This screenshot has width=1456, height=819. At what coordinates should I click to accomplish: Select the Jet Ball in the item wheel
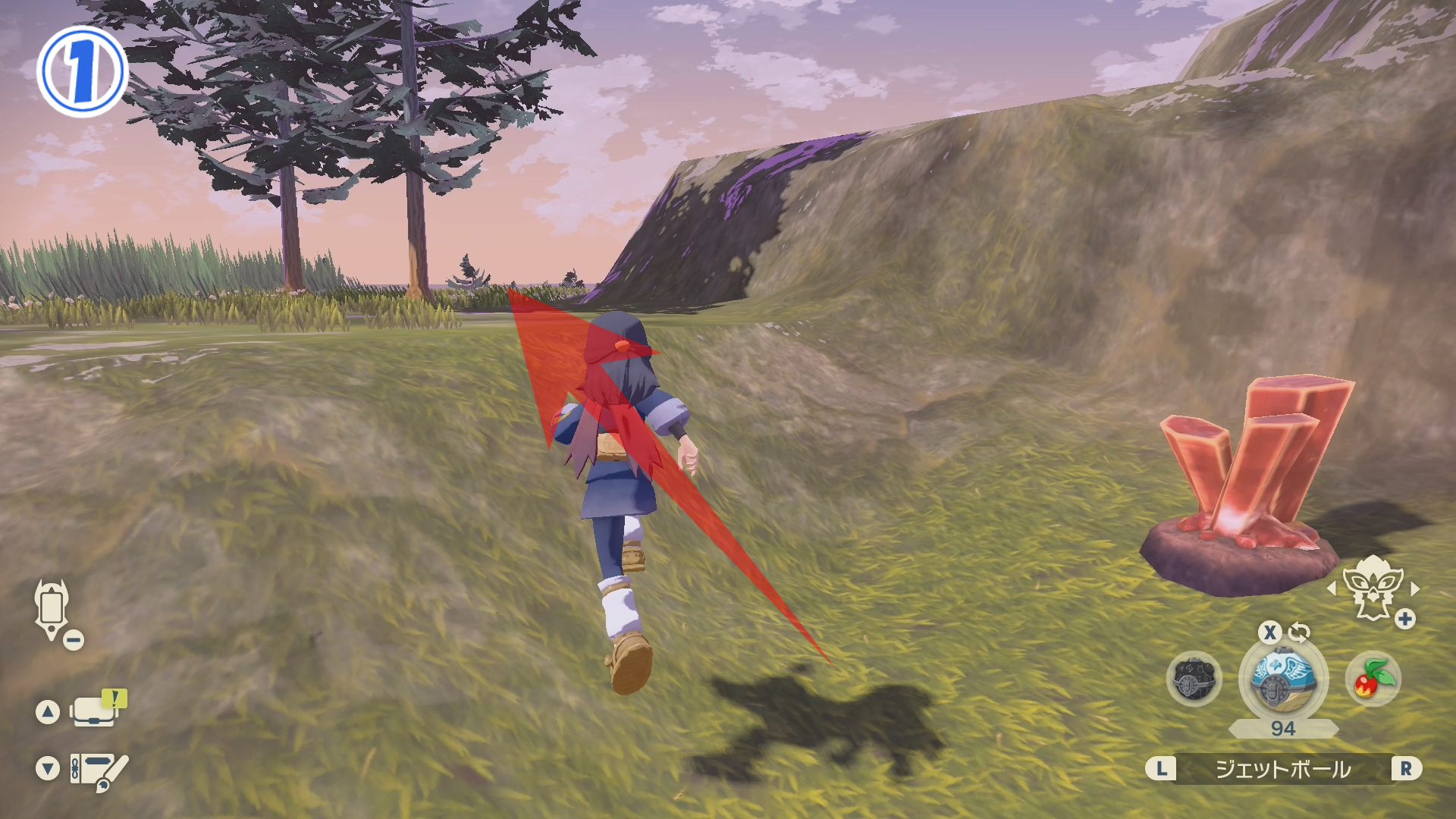pos(1282,679)
